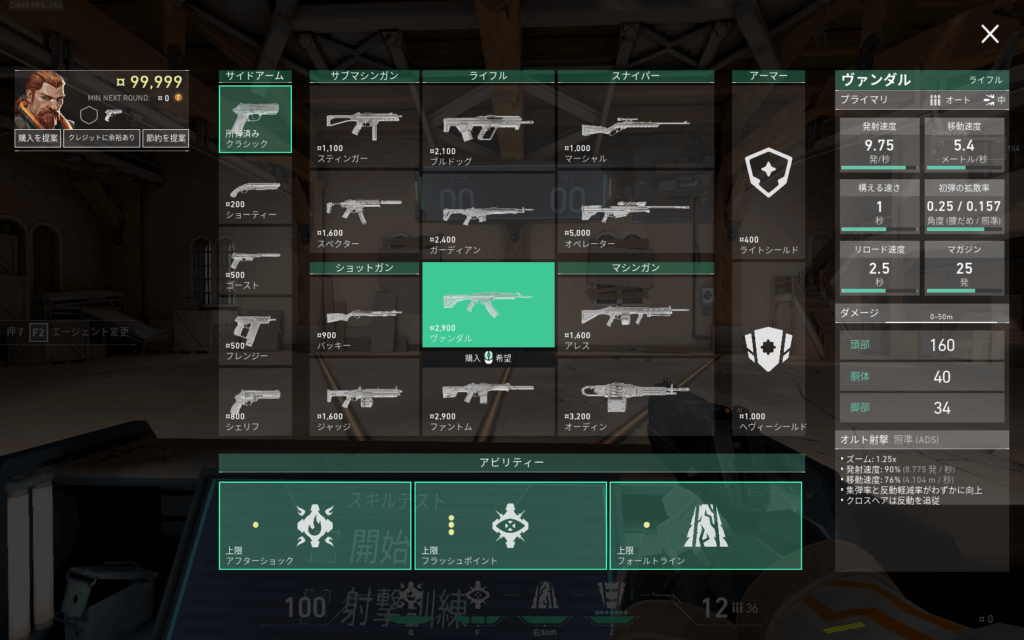Buy the Shorty sidearm for 200
1024x640 pixels.
255,196
